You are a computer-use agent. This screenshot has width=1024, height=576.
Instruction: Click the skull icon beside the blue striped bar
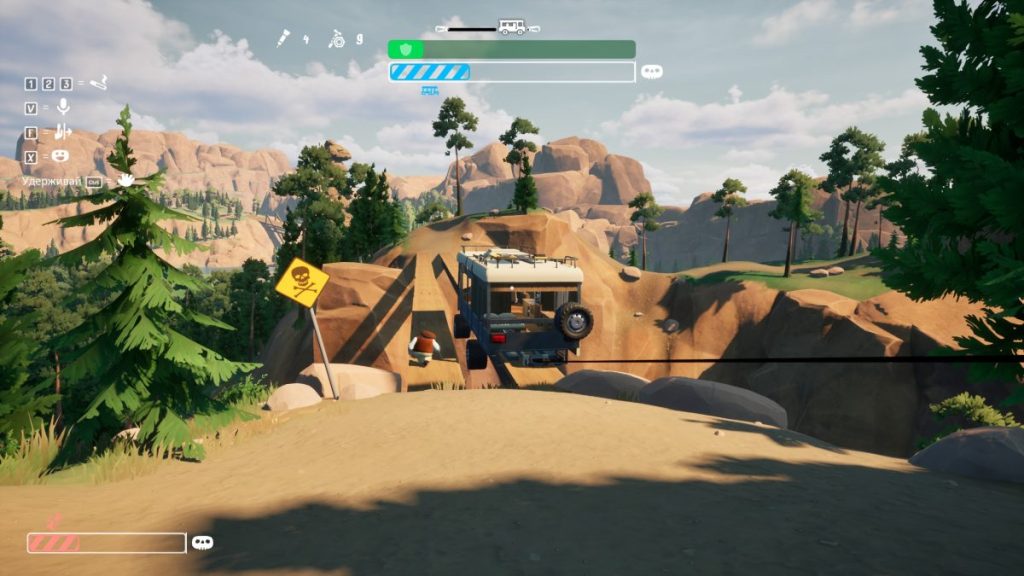point(652,72)
